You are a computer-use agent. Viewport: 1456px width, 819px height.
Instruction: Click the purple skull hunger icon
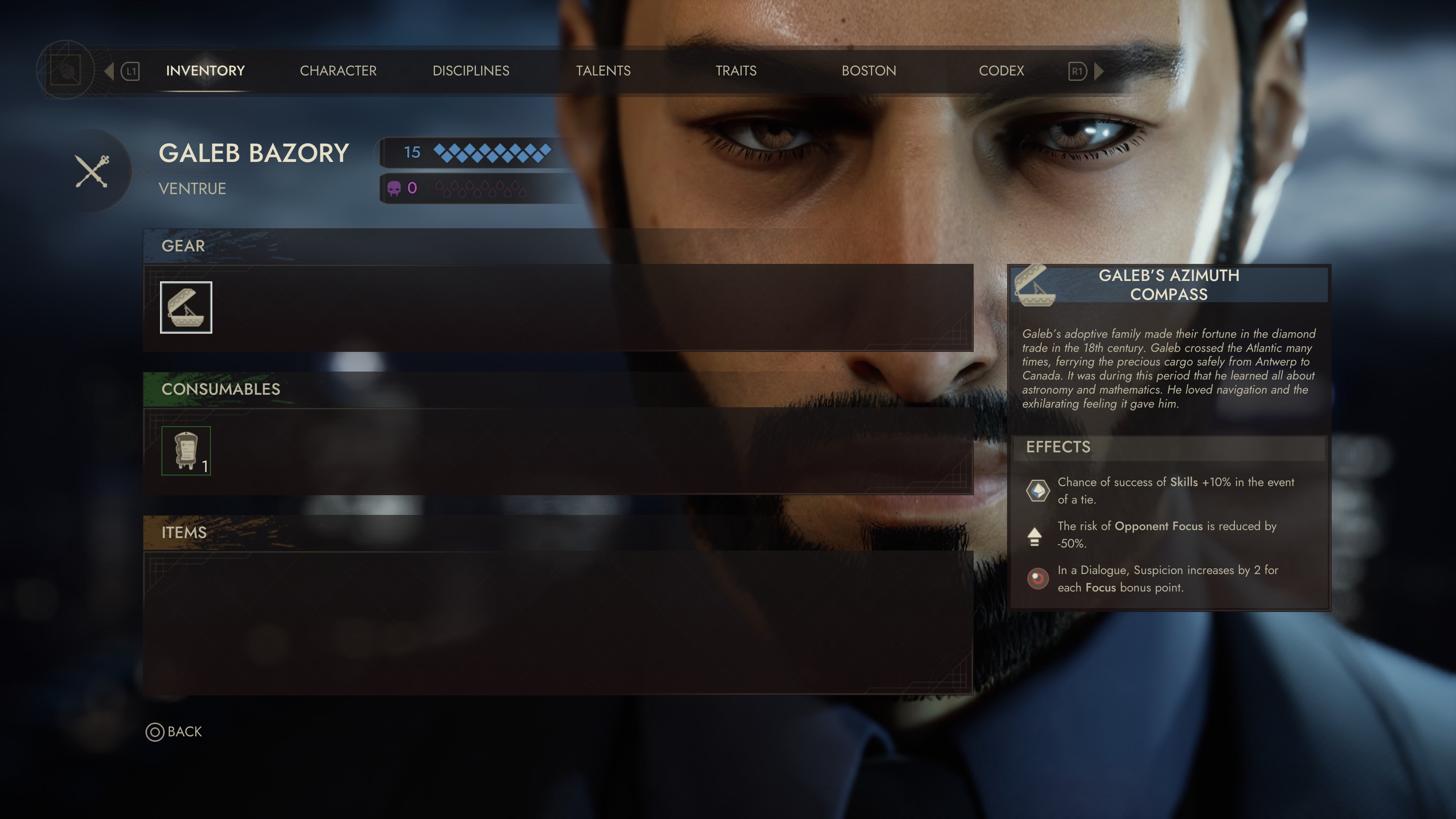[394, 189]
